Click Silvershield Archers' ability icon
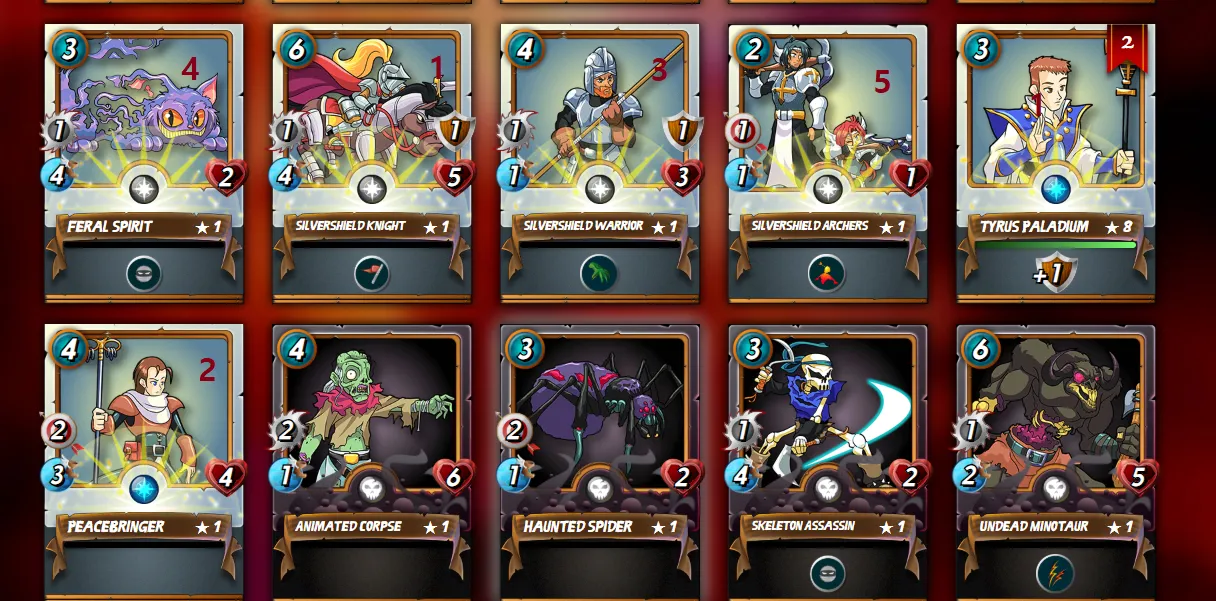1216x601 pixels. [827, 273]
